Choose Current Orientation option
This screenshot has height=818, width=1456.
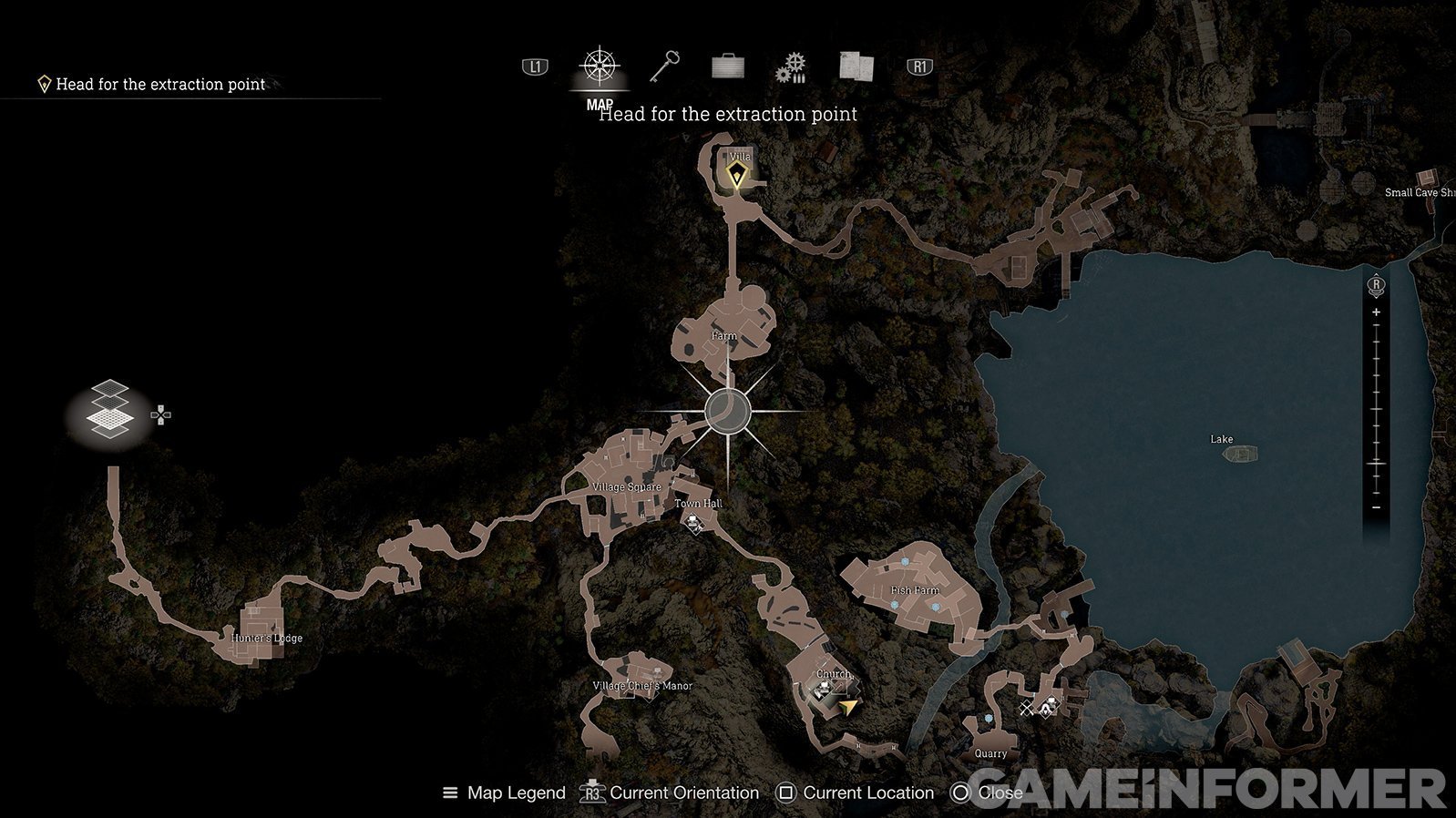(670, 793)
